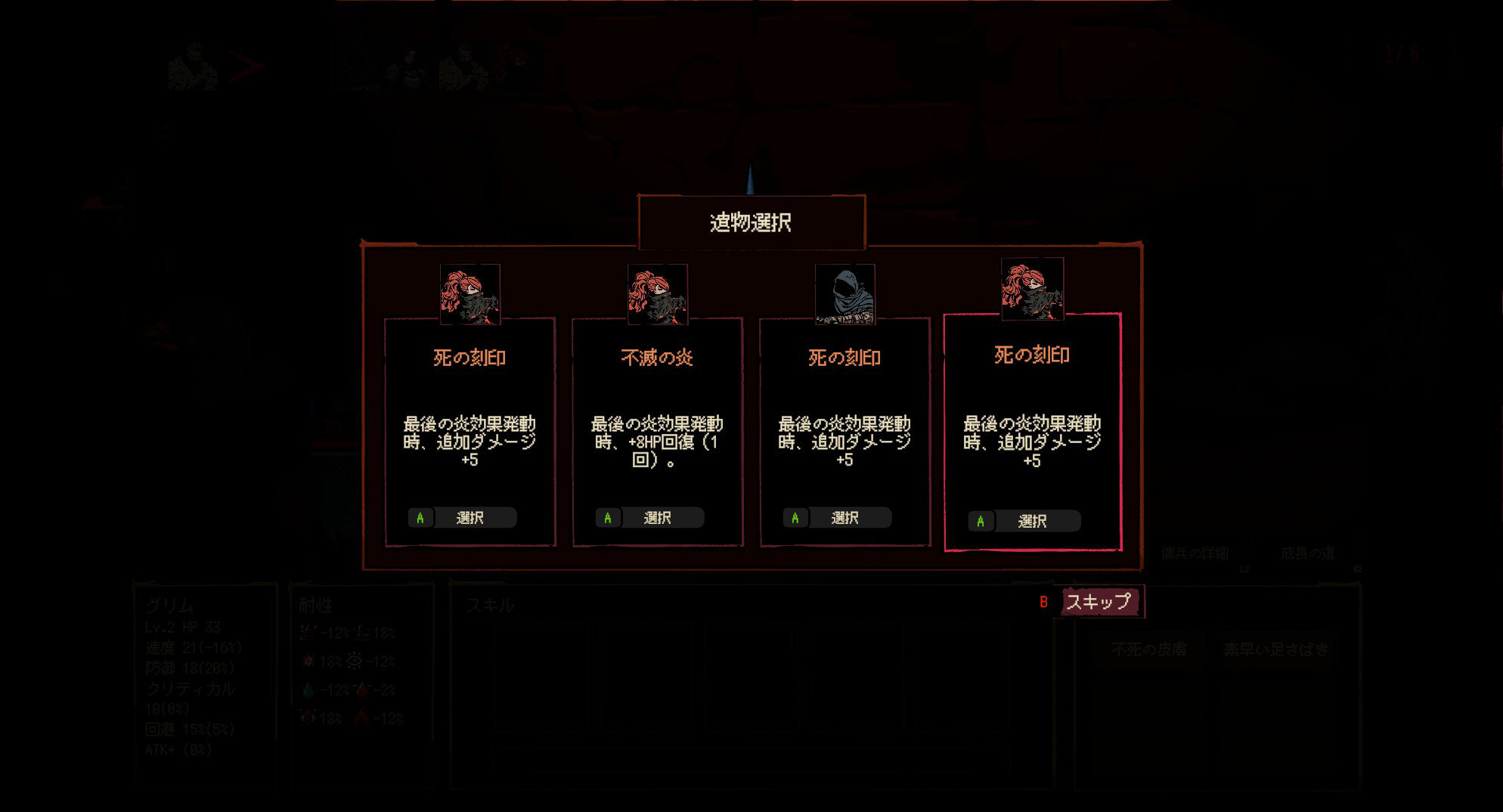The image size is (1503, 812).
Task: Click the red-haired portrait above 不滅の炎
Action: [x=657, y=294]
